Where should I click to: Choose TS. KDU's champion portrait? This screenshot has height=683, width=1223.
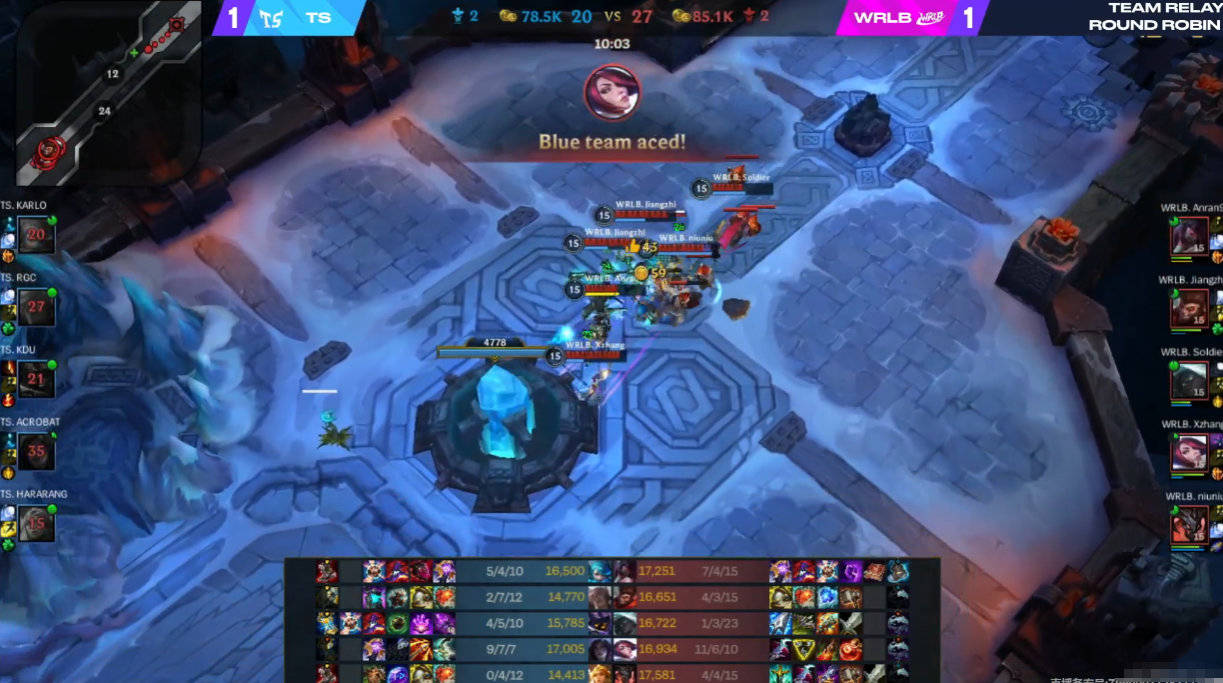click(x=36, y=379)
